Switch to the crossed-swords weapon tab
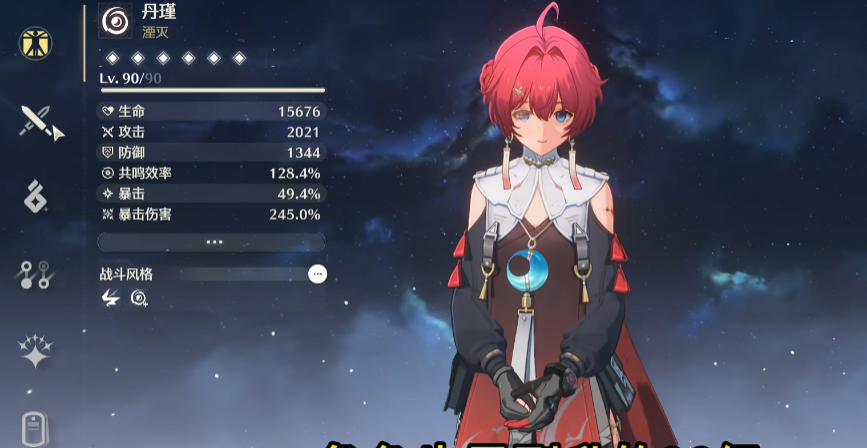This screenshot has height=448, width=867. pos(37,121)
